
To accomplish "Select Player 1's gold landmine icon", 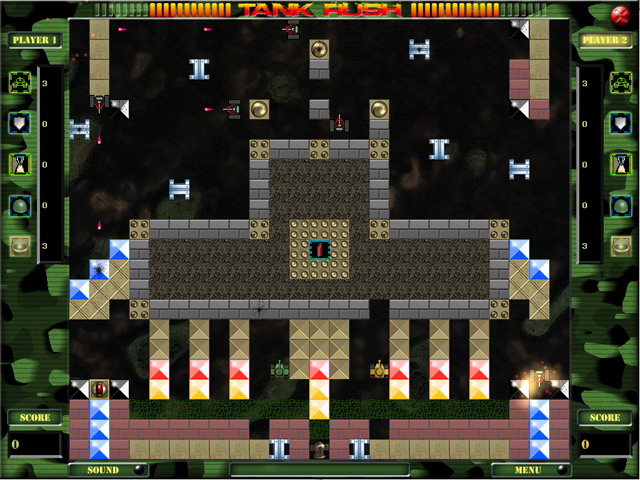I will tap(20, 245).
